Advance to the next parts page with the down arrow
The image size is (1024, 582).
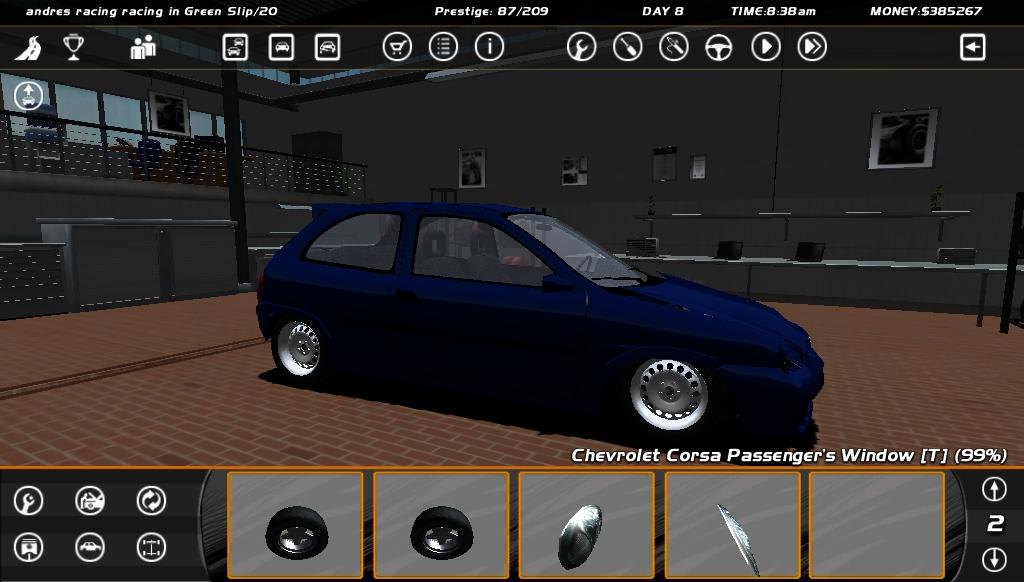click(993, 558)
